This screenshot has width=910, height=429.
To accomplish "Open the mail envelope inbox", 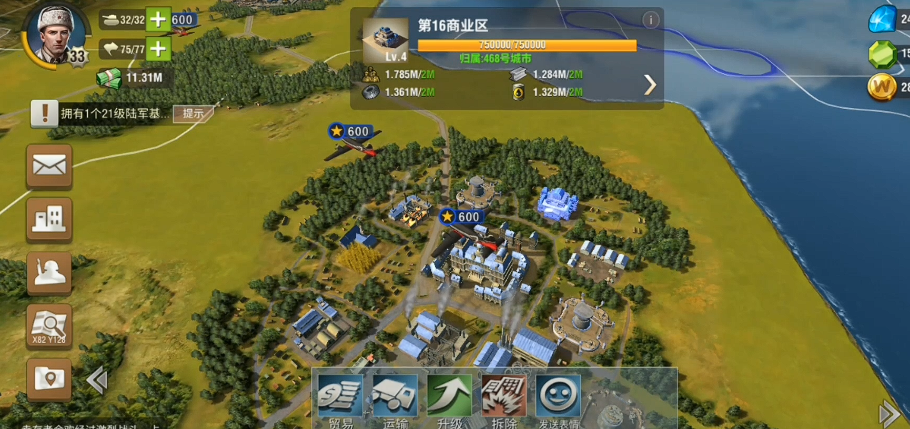I will pos(49,165).
